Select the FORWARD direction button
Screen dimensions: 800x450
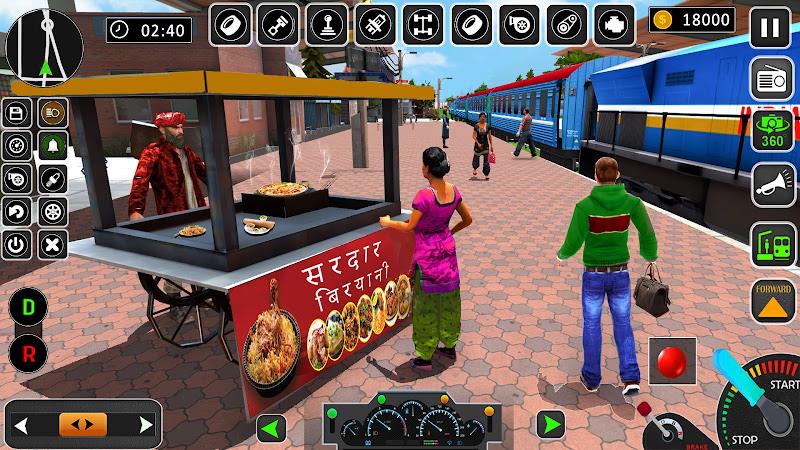772,301
